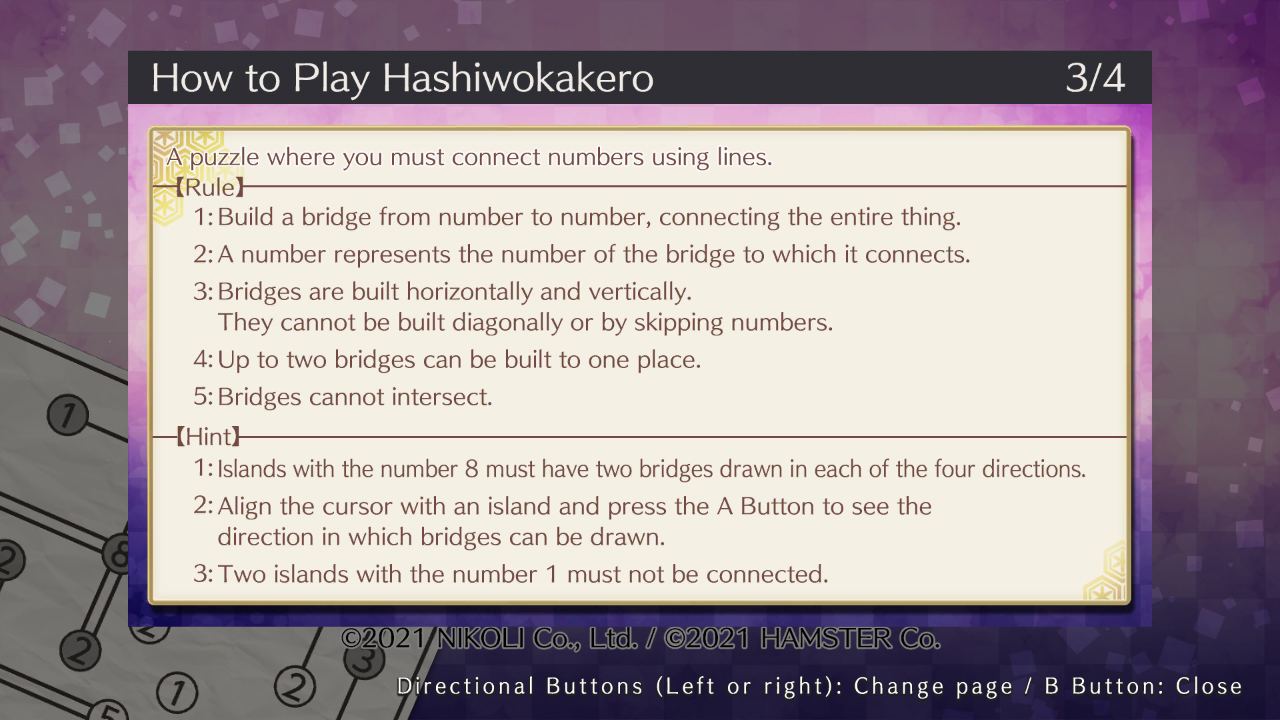The width and height of the screenshot is (1280, 720).
Task: Click the NIKOLI copyright notice
Action: pos(639,636)
